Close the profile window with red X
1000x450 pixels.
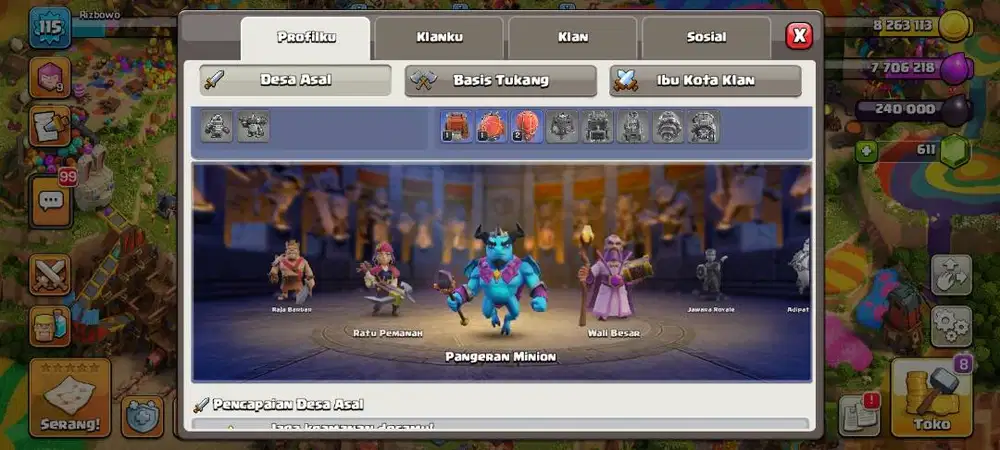point(799,36)
